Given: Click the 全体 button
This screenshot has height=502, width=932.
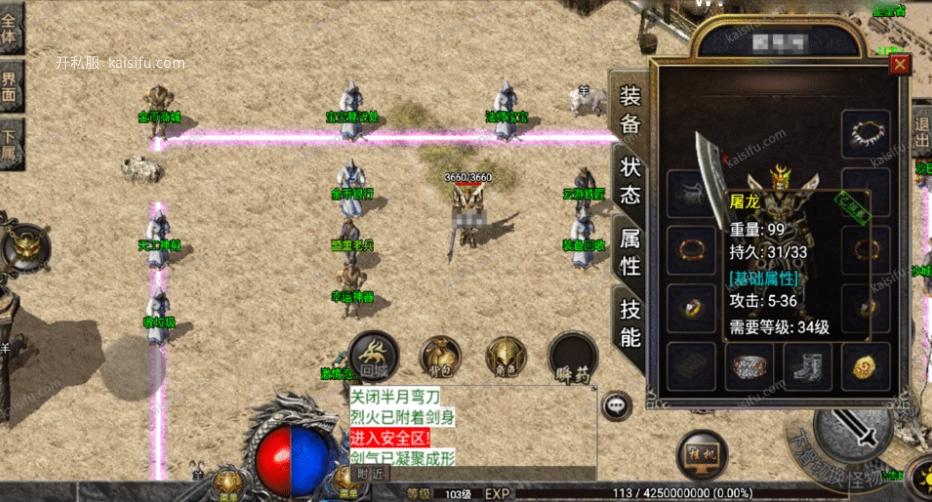Looking at the screenshot, I should 11,28.
